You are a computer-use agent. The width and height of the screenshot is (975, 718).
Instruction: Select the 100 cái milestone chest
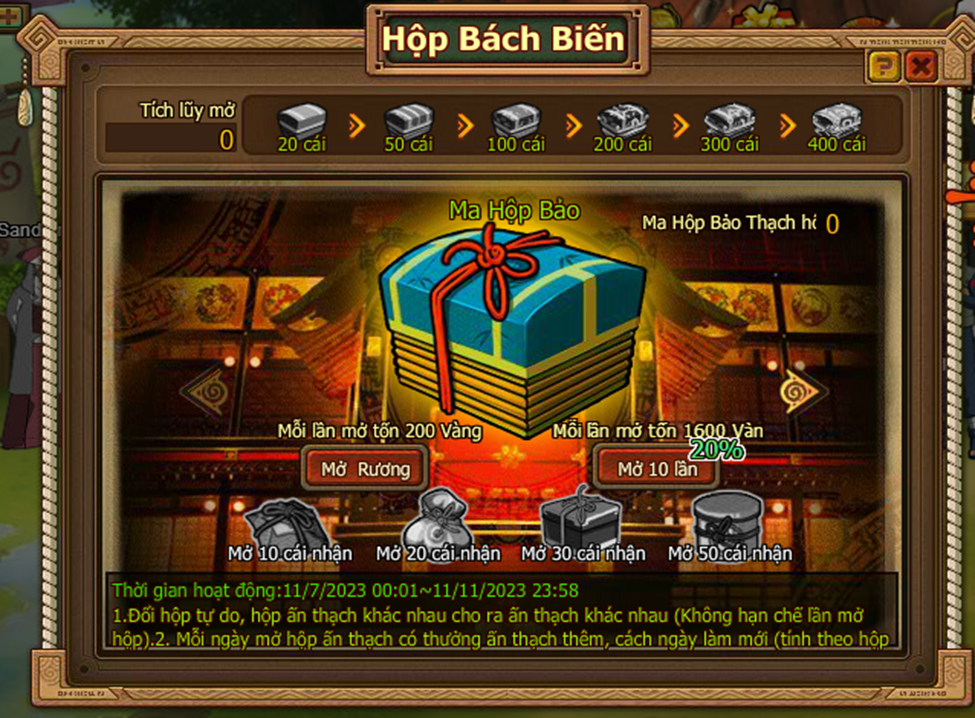coord(516,120)
